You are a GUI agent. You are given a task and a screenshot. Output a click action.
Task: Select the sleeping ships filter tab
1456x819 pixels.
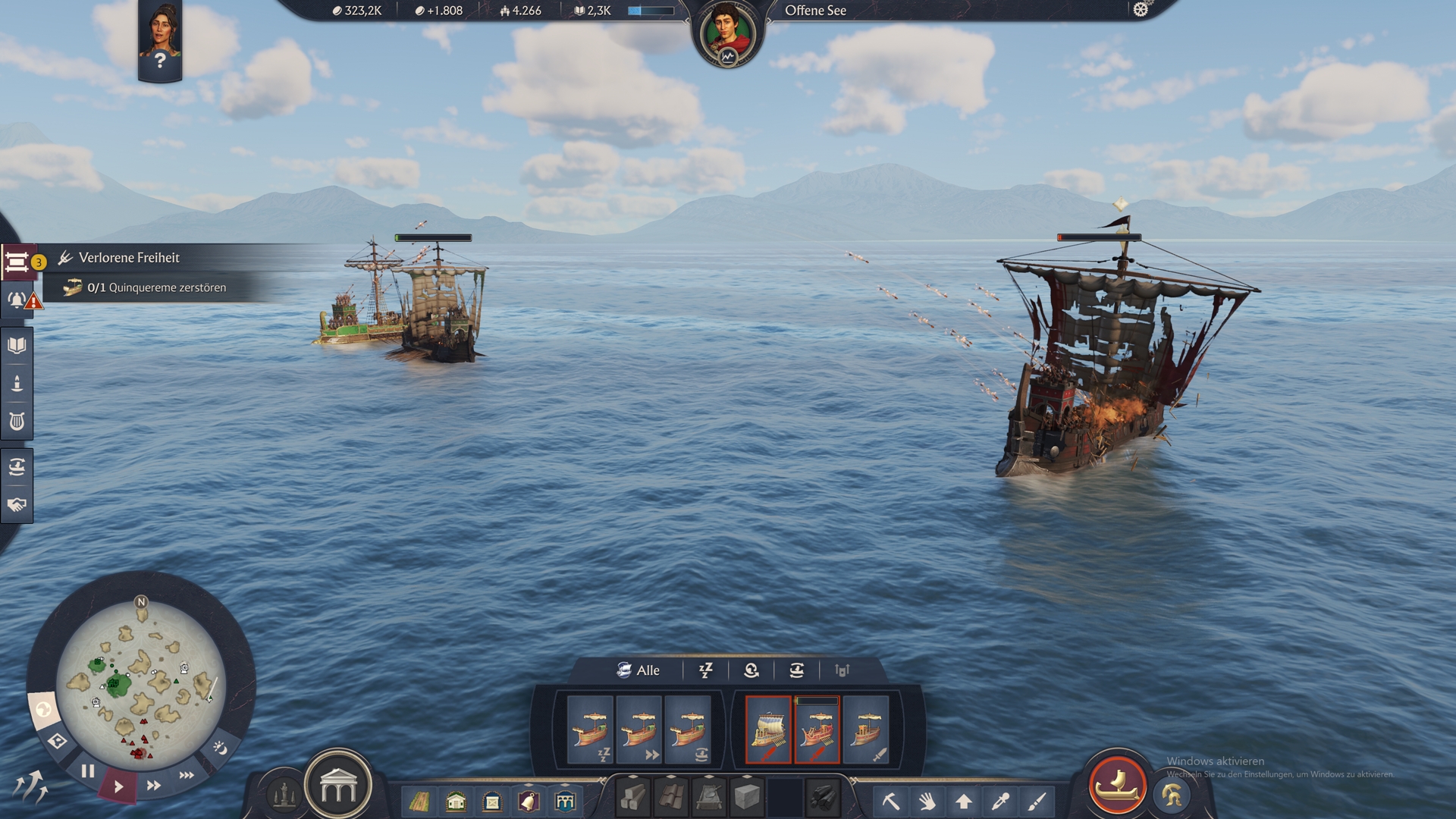705,670
